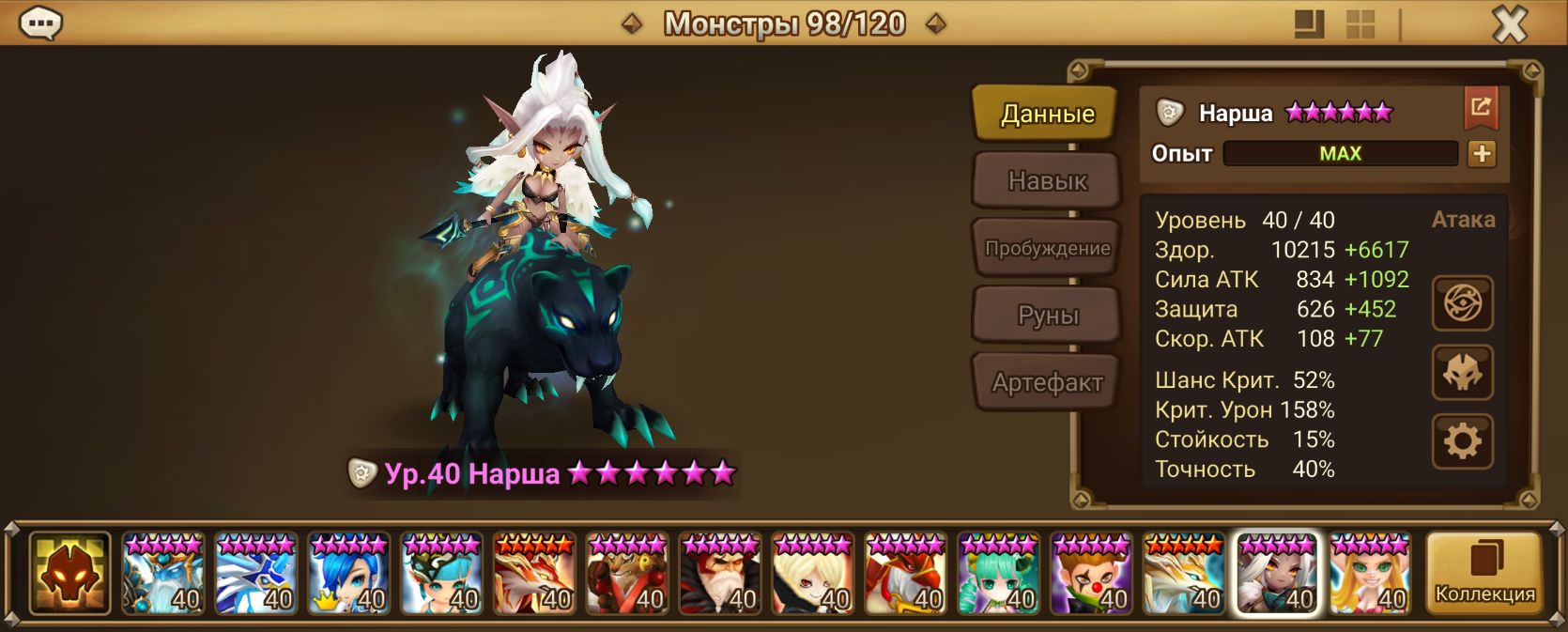Tap the plus button next to Опыт

(x=1482, y=154)
